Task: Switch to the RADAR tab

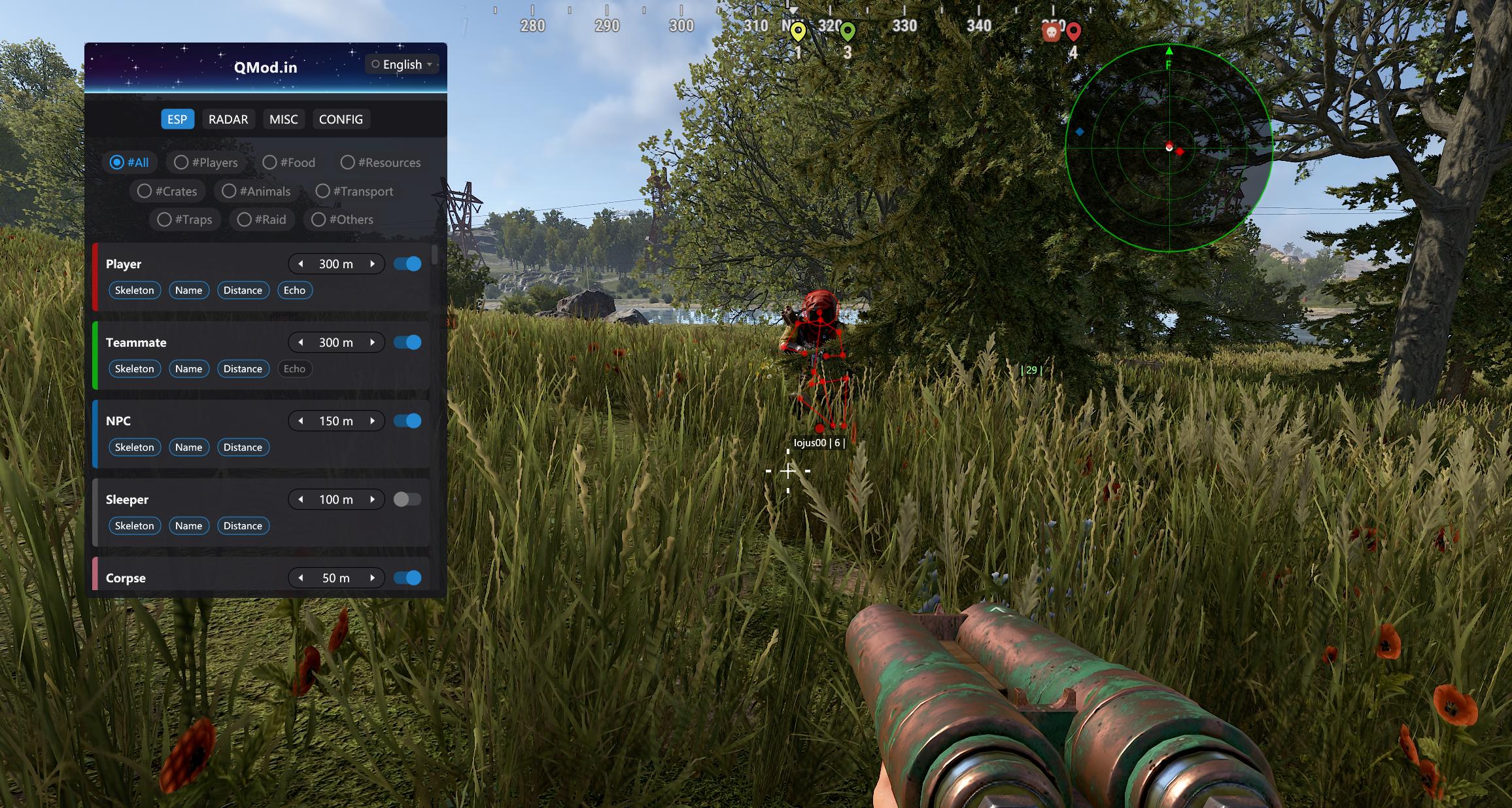Action: [228, 119]
